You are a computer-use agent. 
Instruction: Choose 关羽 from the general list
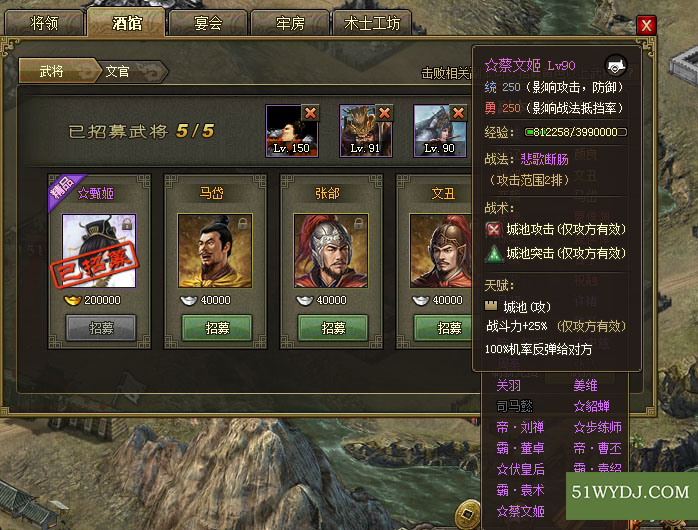coord(511,386)
